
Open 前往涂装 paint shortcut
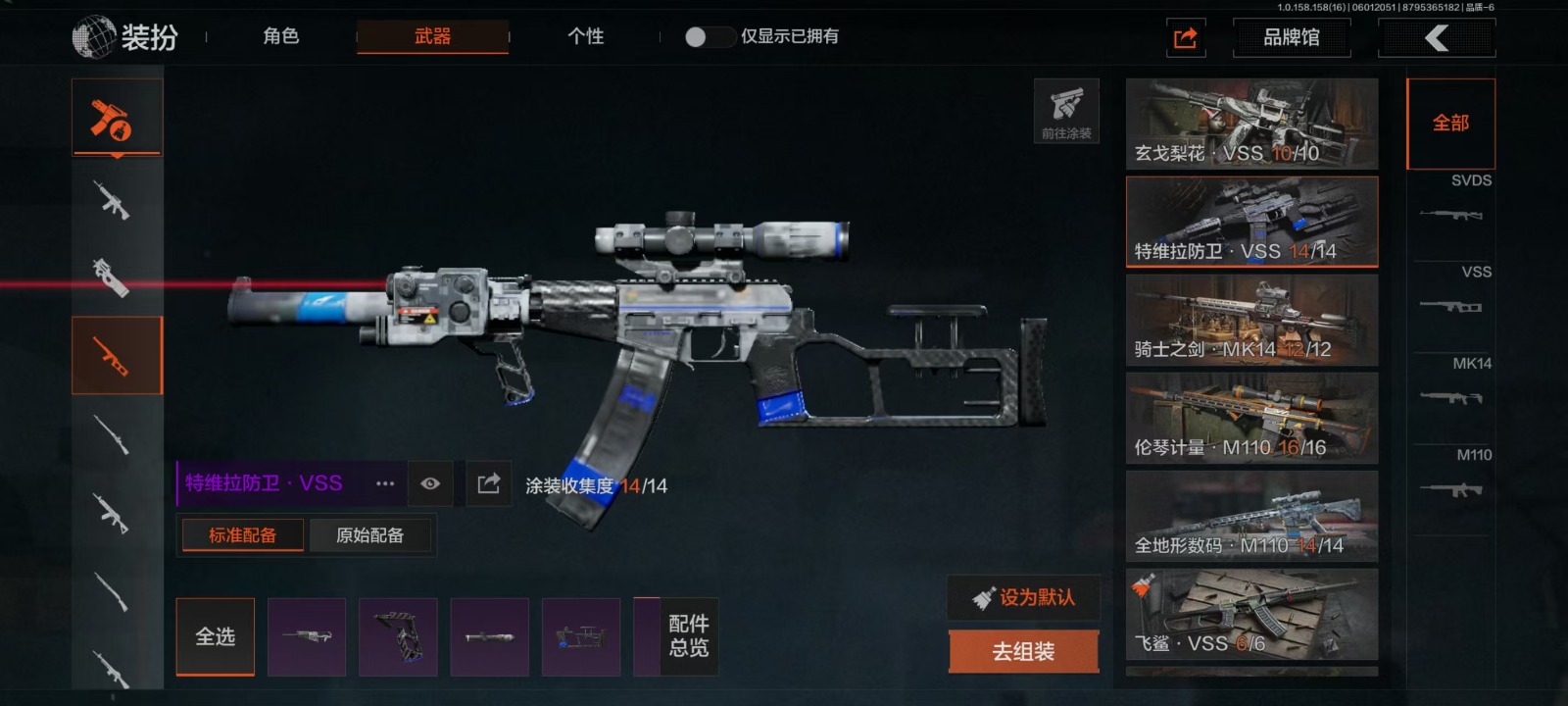(x=1066, y=111)
